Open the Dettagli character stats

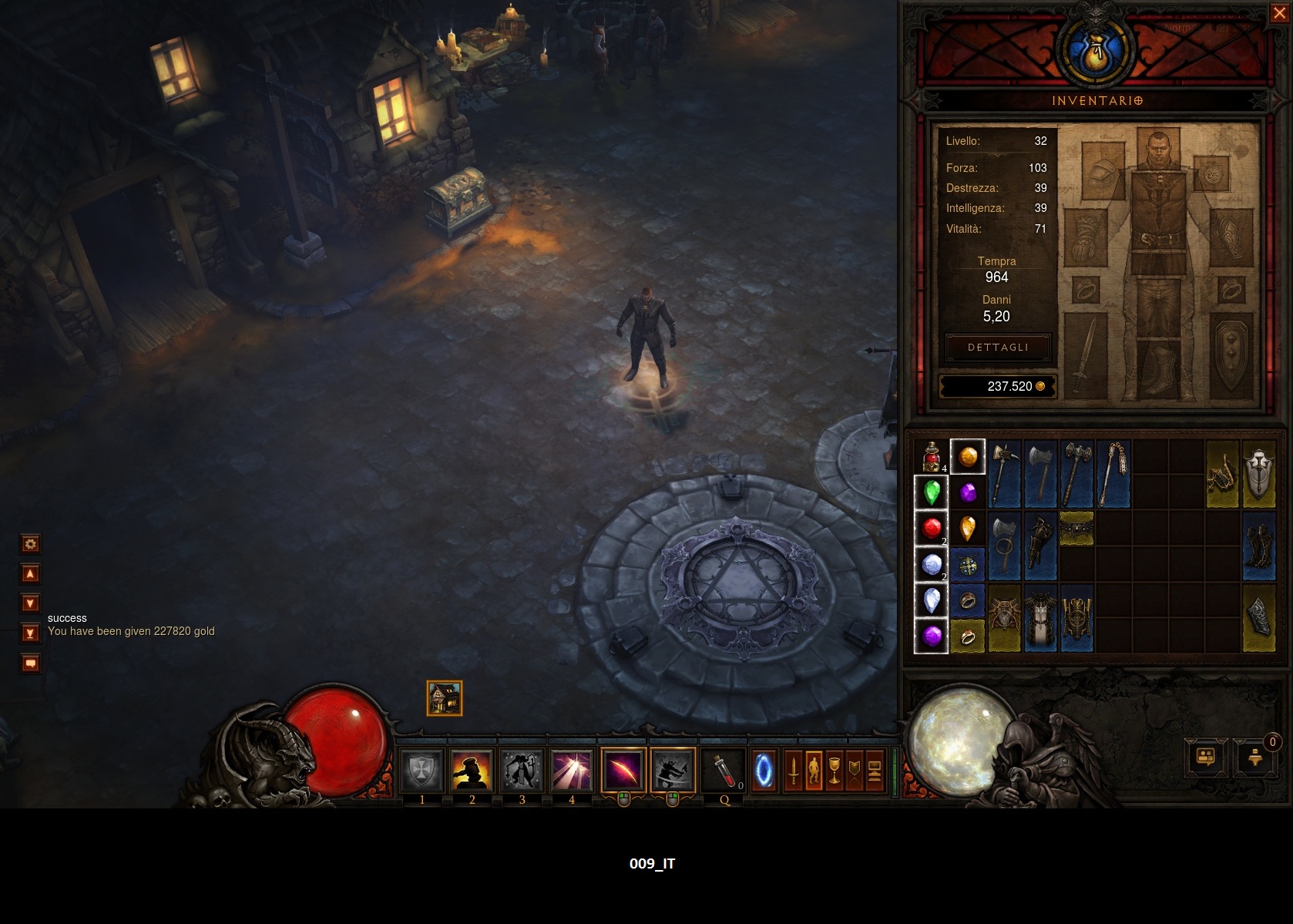(998, 348)
